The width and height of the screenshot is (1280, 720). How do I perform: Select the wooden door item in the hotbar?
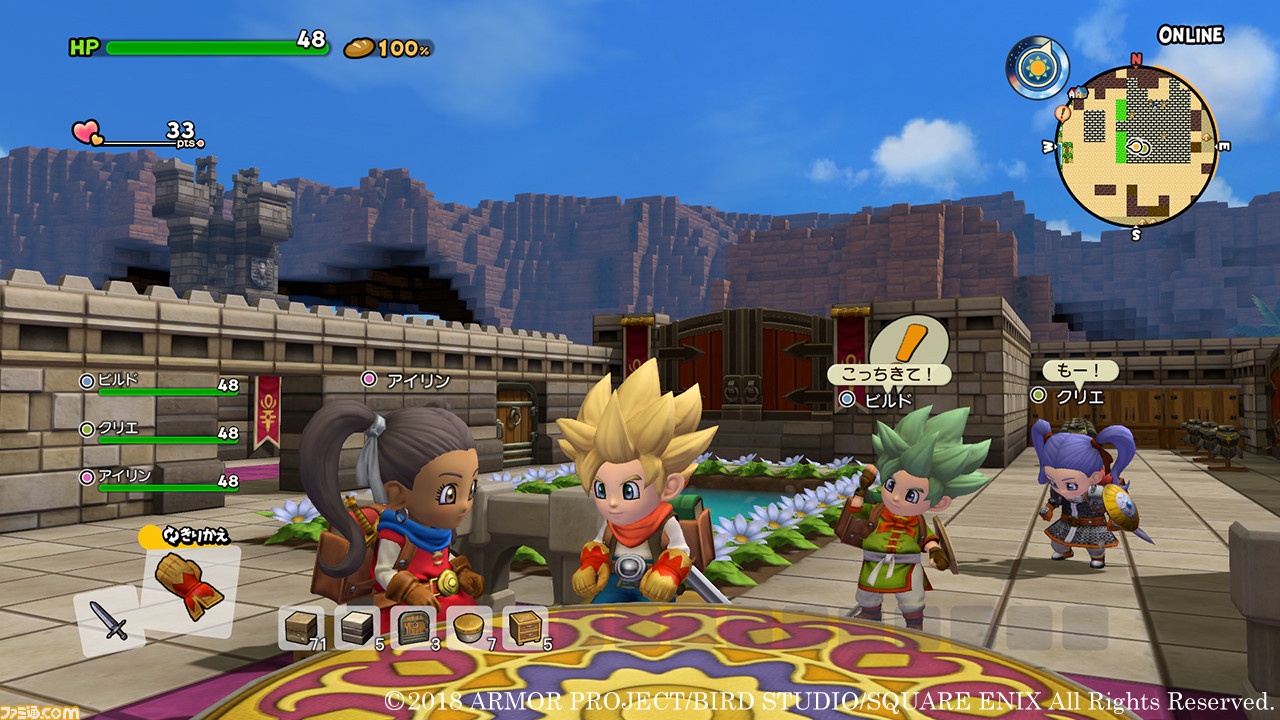412,628
